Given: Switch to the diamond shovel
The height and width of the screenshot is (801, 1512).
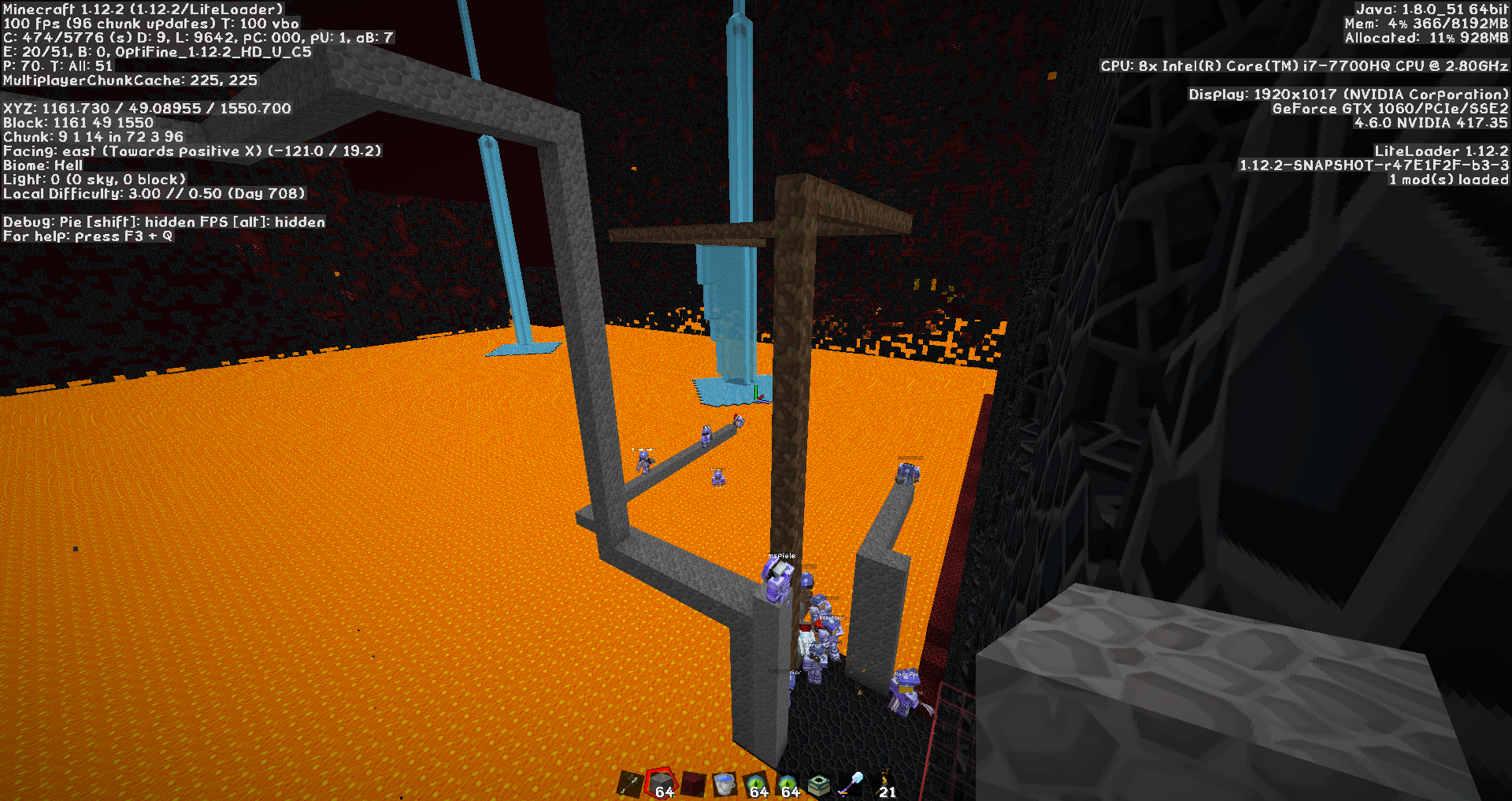Looking at the screenshot, I should tap(850, 784).
